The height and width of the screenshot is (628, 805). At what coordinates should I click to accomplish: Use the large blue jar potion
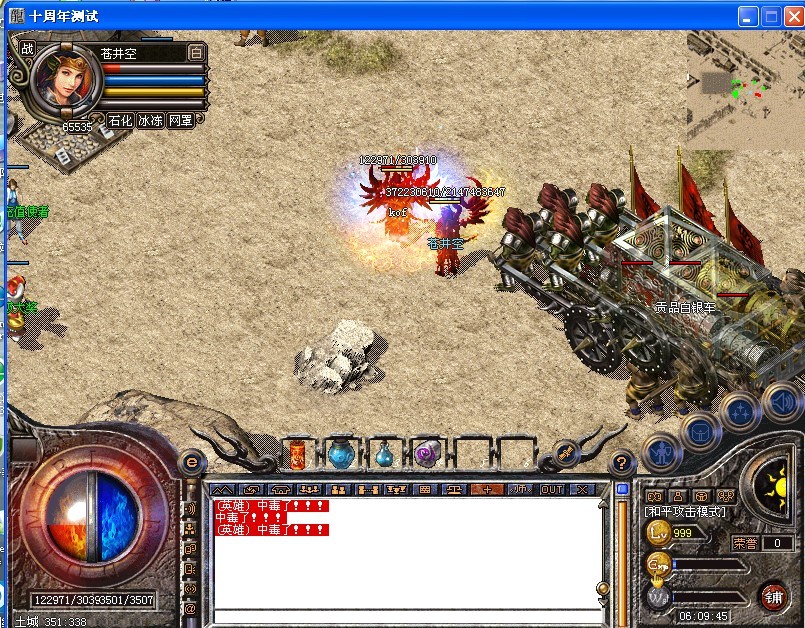(x=341, y=455)
